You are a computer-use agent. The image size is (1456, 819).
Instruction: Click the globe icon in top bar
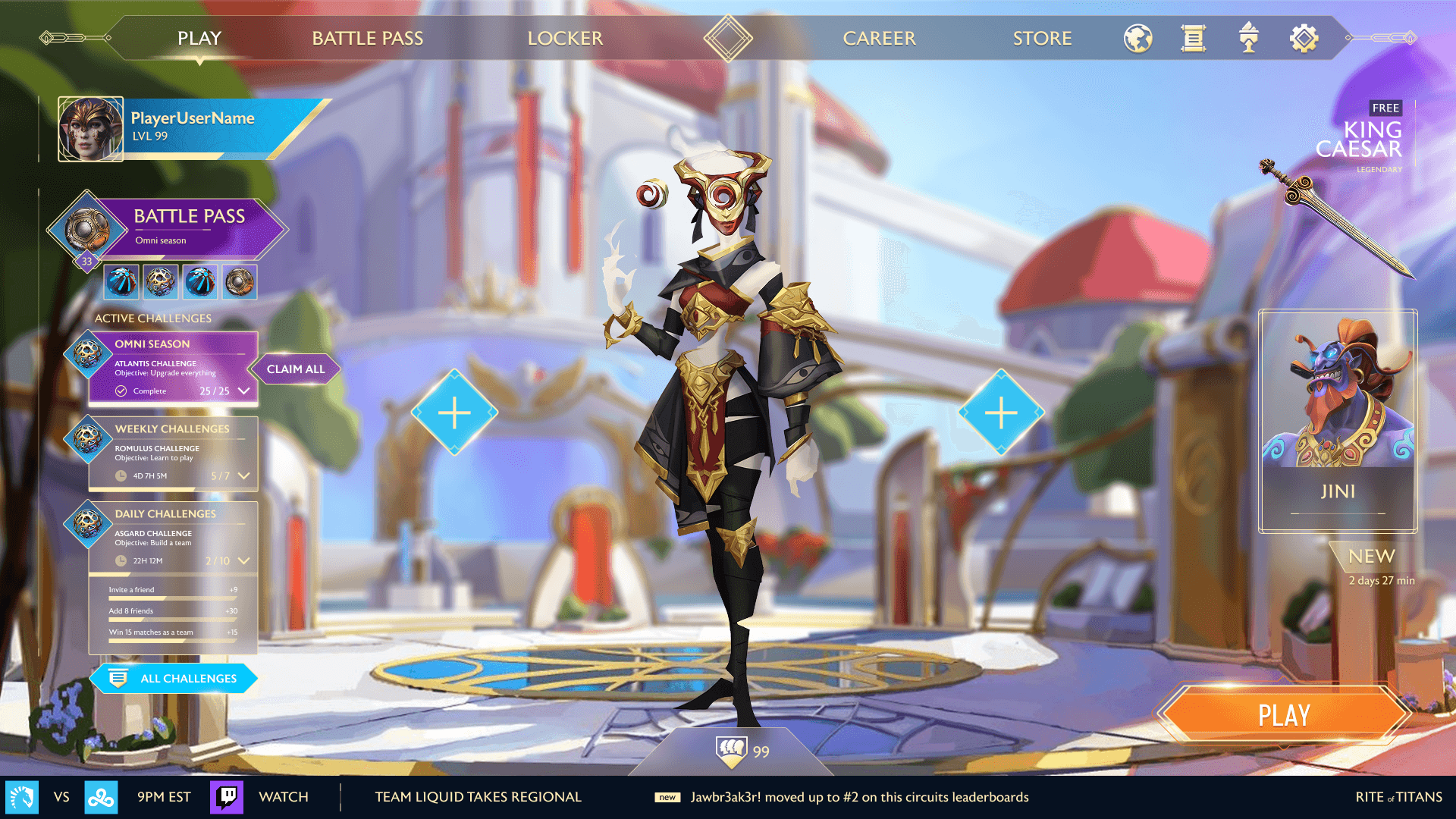(1137, 38)
